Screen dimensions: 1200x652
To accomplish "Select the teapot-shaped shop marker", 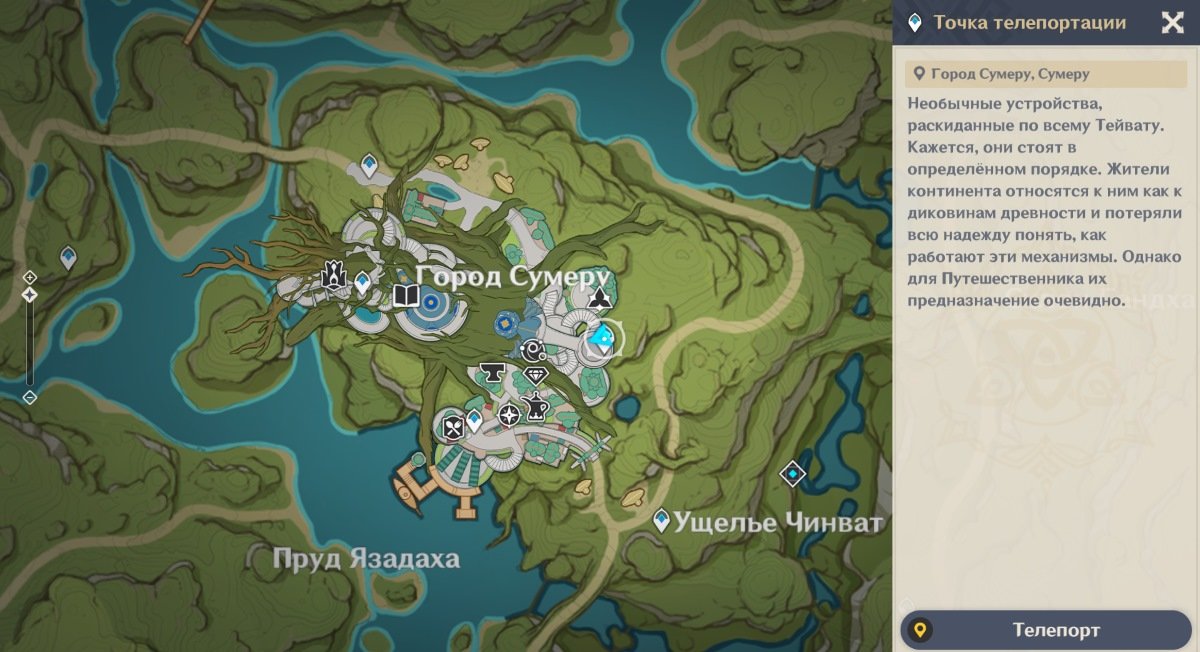I will click(x=535, y=408).
